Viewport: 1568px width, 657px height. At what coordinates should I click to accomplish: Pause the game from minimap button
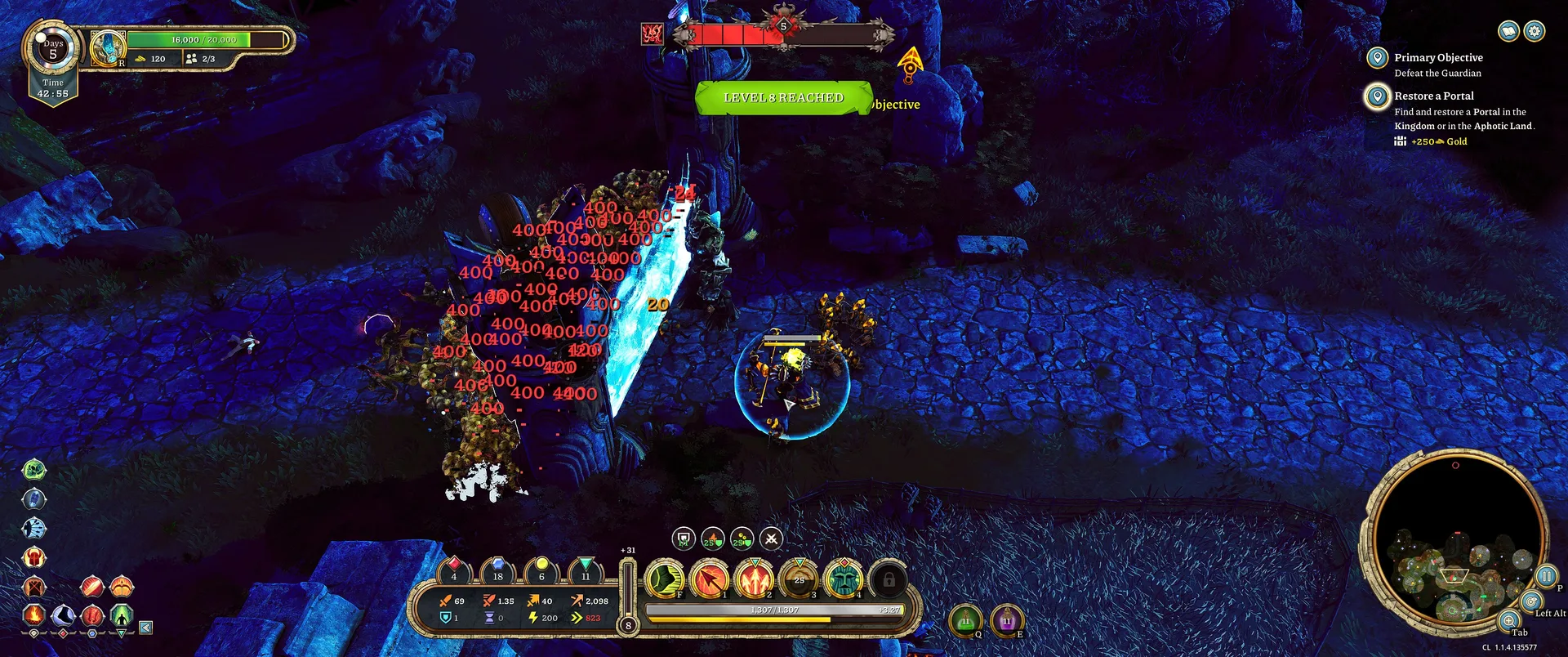click(x=1546, y=576)
